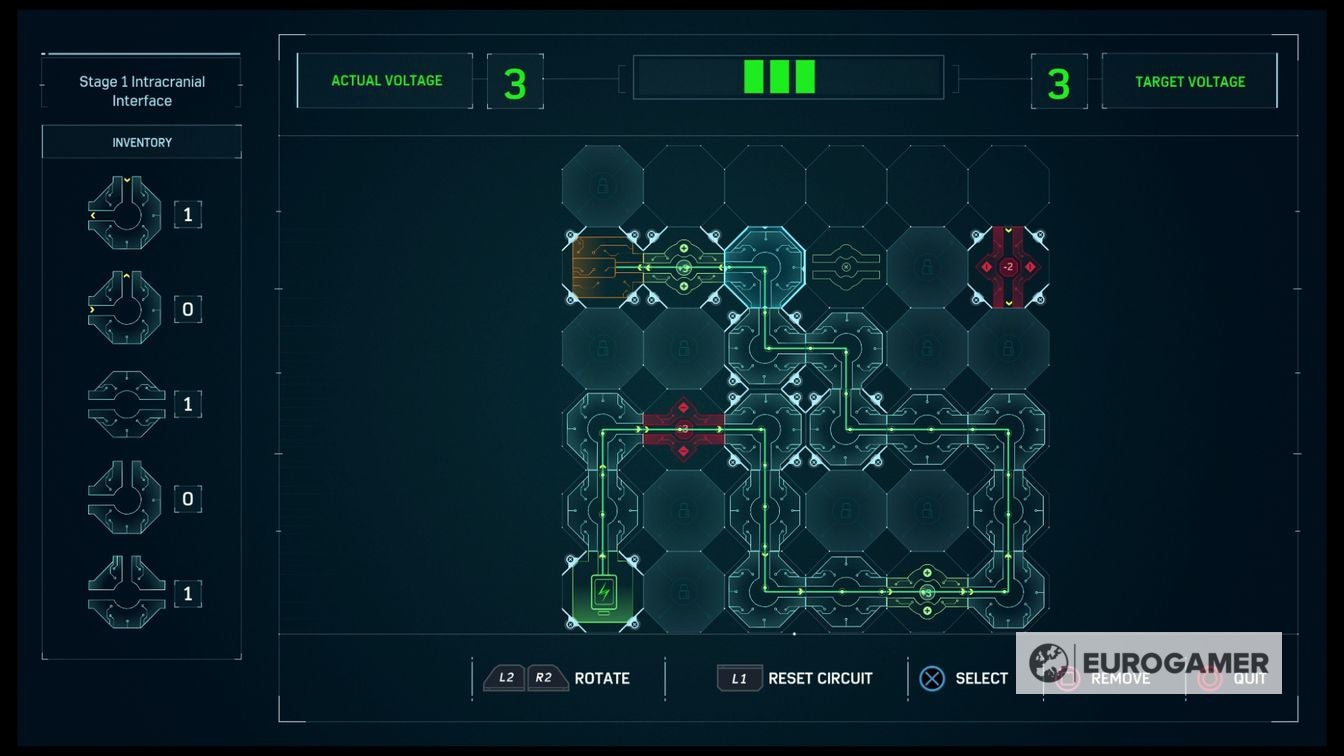
Task: Select the second inventory piece showing count 0
Action: pos(122,308)
